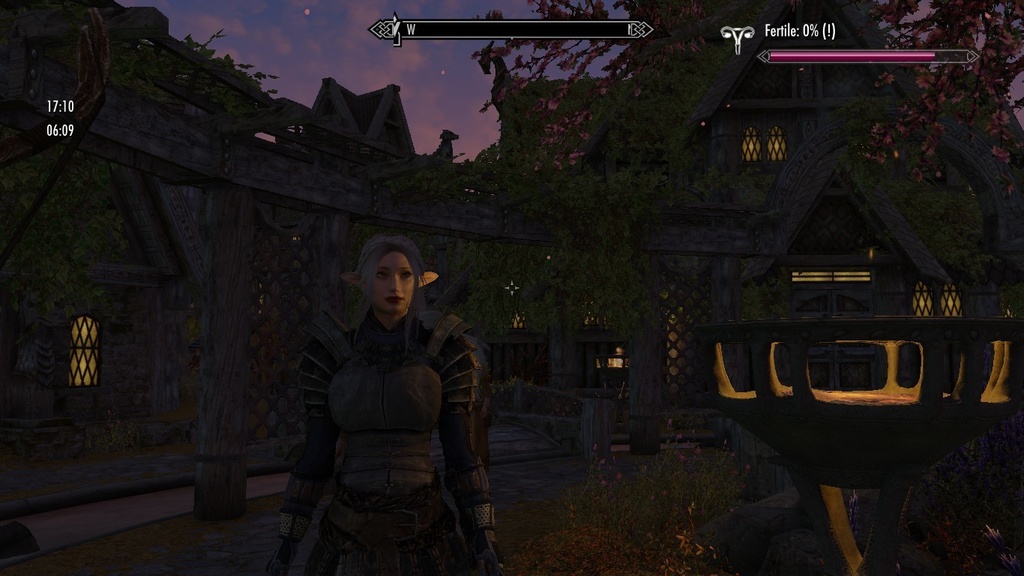This screenshot has height=576, width=1024.
Task: Click the compass bar showing W
Action: click(x=511, y=29)
